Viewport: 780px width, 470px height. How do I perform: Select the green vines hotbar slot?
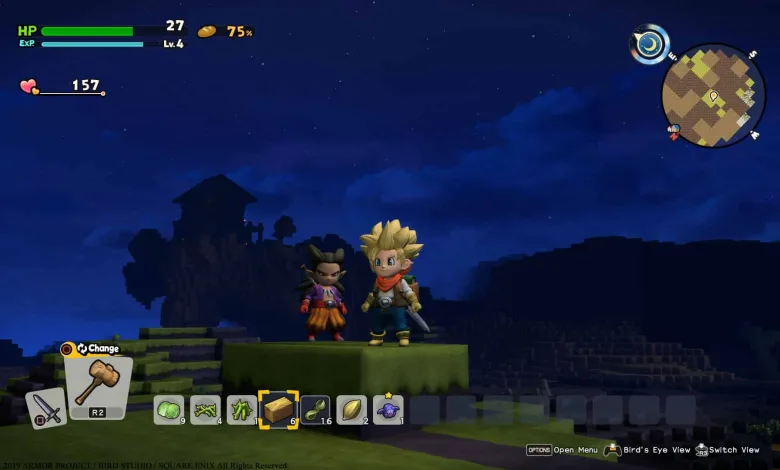pyautogui.click(x=205, y=409)
